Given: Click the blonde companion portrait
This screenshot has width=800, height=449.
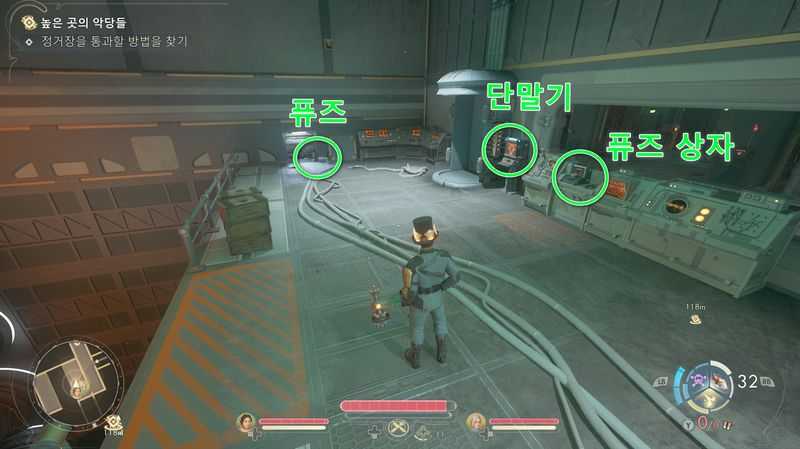Looking at the screenshot, I should tap(474, 423).
